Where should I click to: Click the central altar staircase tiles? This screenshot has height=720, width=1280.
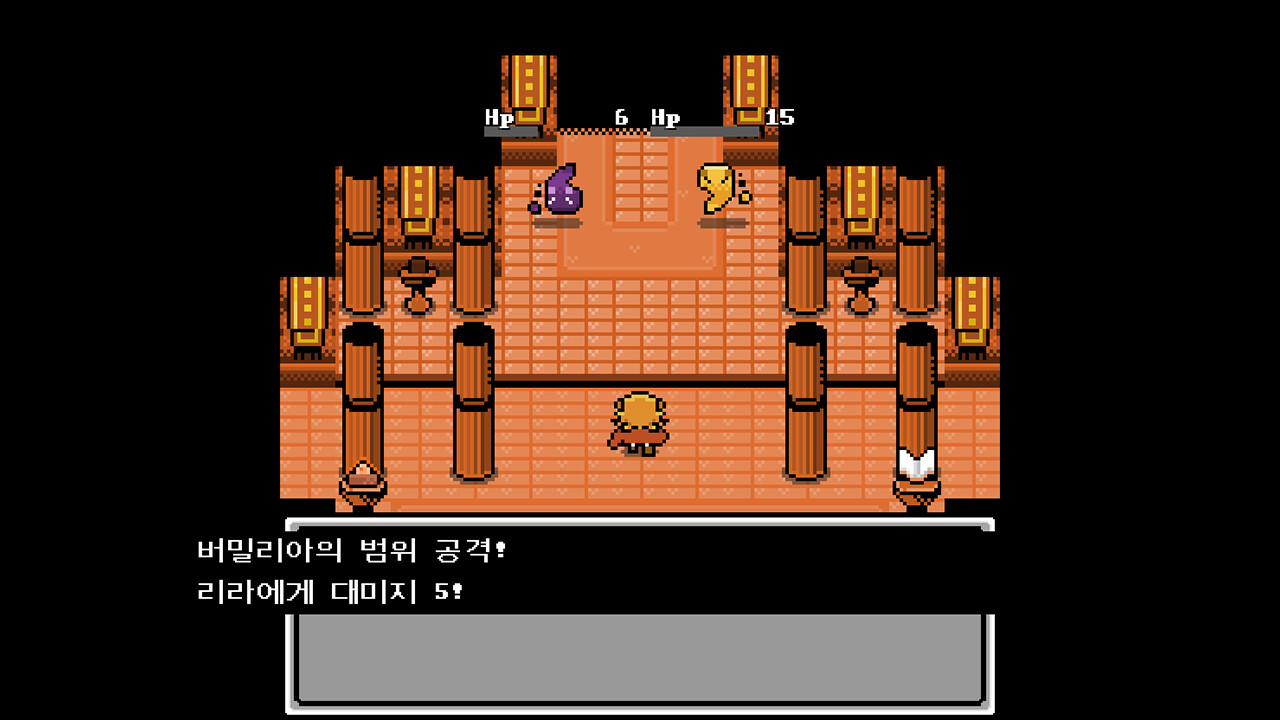pyautogui.click(x=640, y=180)
